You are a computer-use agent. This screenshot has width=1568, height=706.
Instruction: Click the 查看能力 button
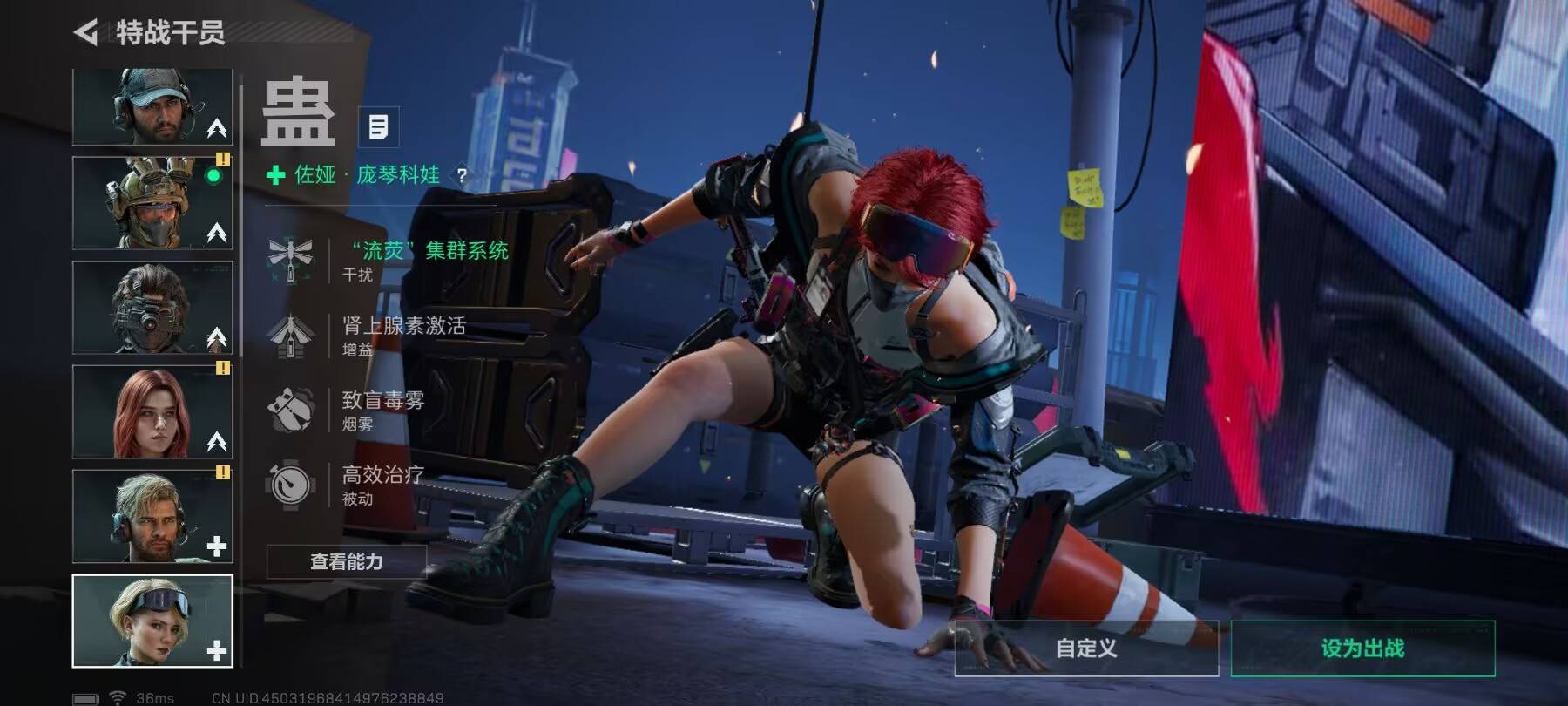(347, 562)
